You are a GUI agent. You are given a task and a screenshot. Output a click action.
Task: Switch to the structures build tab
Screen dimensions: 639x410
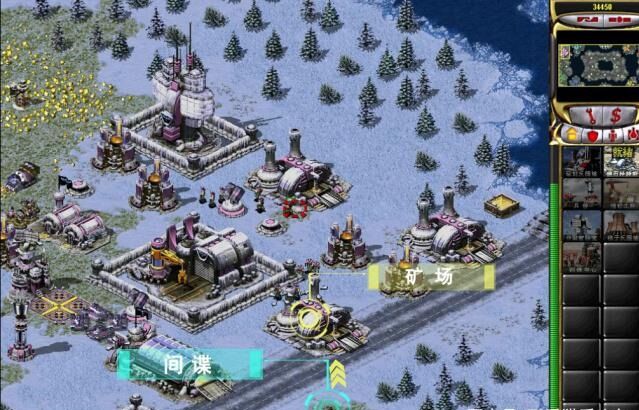click(x=572, y=133)
